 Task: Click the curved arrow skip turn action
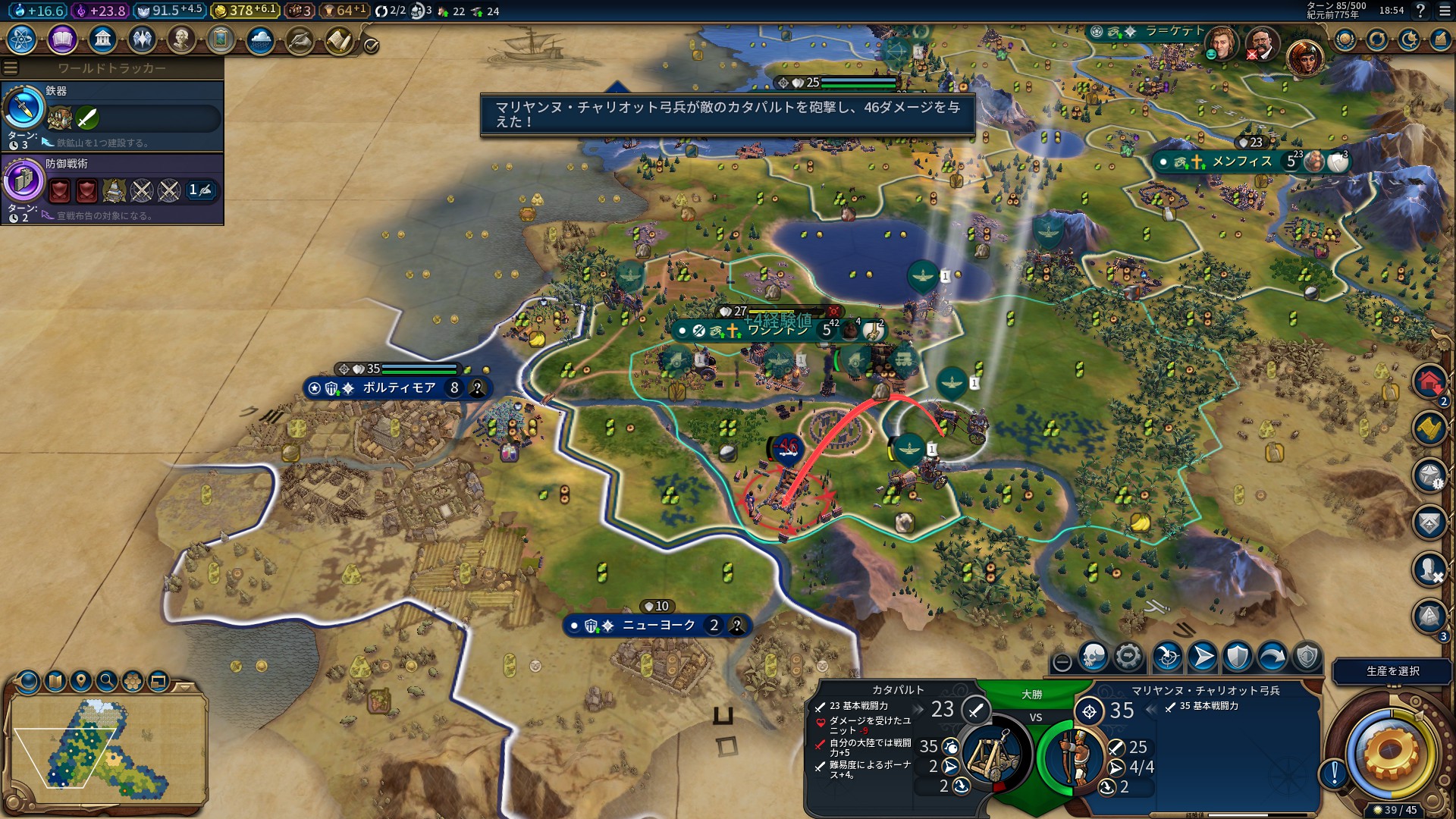1272,657
